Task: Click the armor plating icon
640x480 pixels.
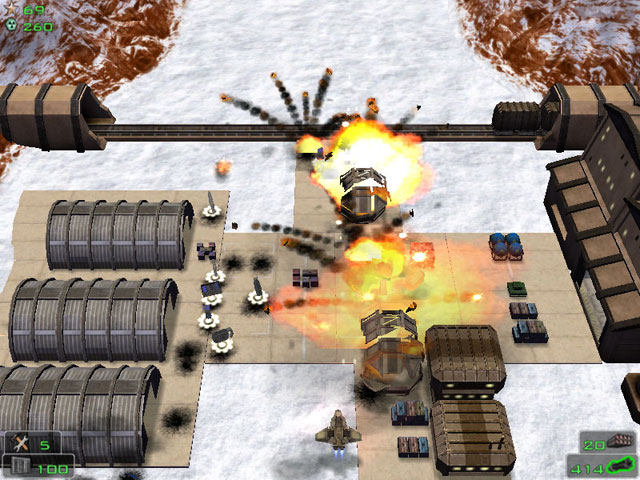Action: tap(19, 466)
